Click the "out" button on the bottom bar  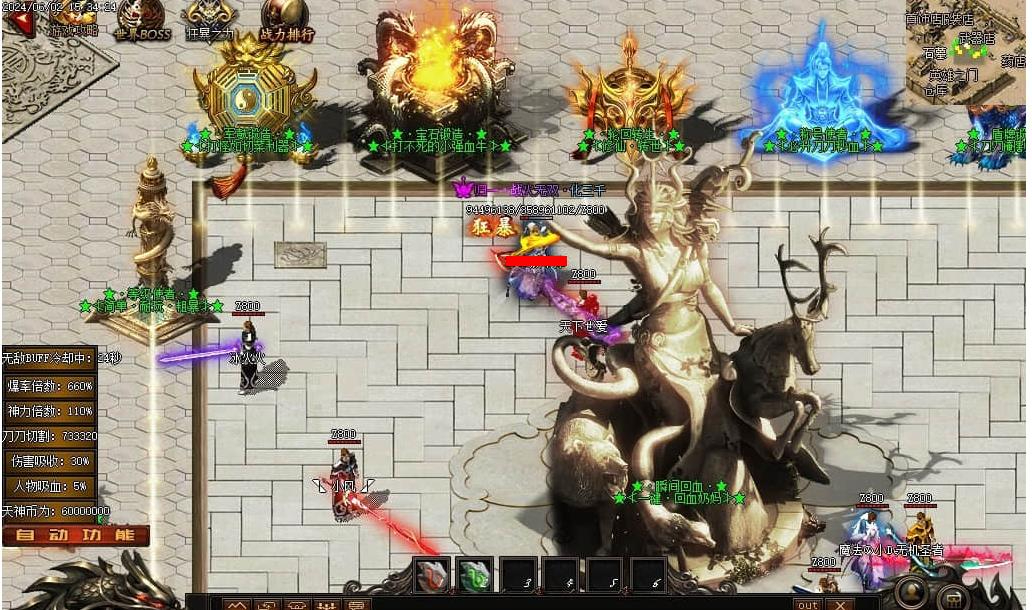pyautogui.click(x=807, y=604)
